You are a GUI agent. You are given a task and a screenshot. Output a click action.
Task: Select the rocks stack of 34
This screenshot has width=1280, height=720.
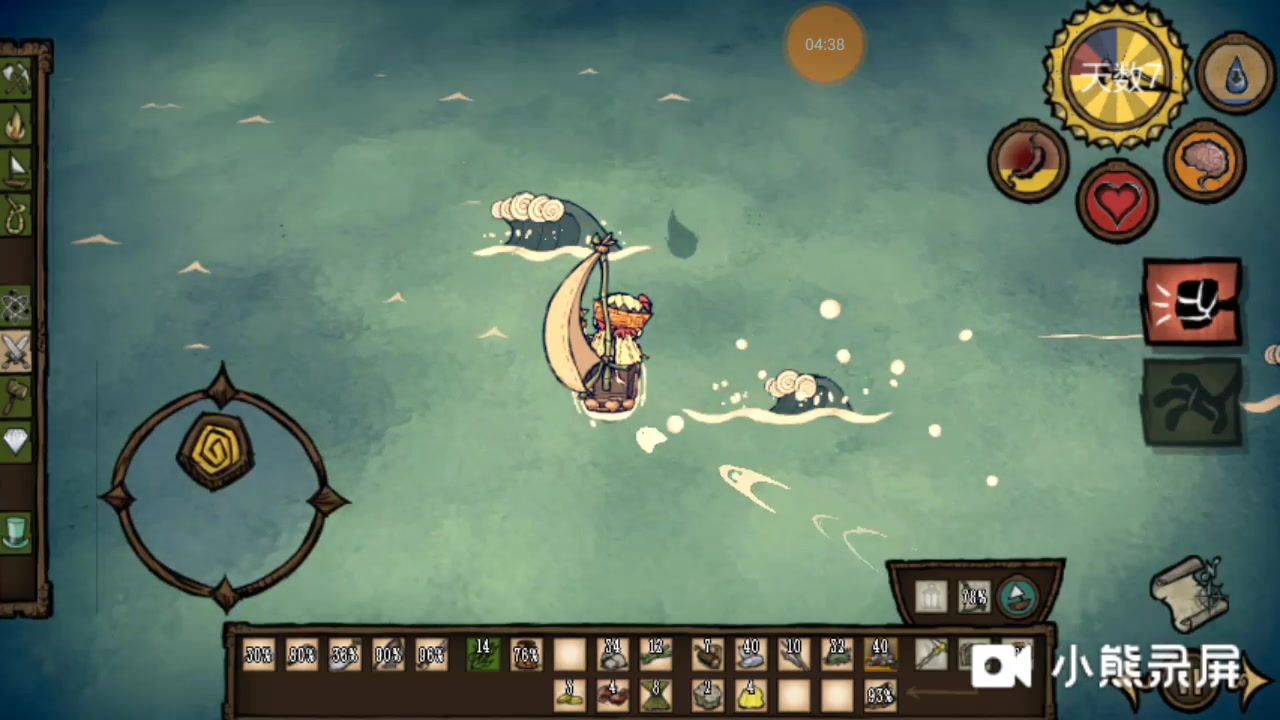click(x=612, y=655)
